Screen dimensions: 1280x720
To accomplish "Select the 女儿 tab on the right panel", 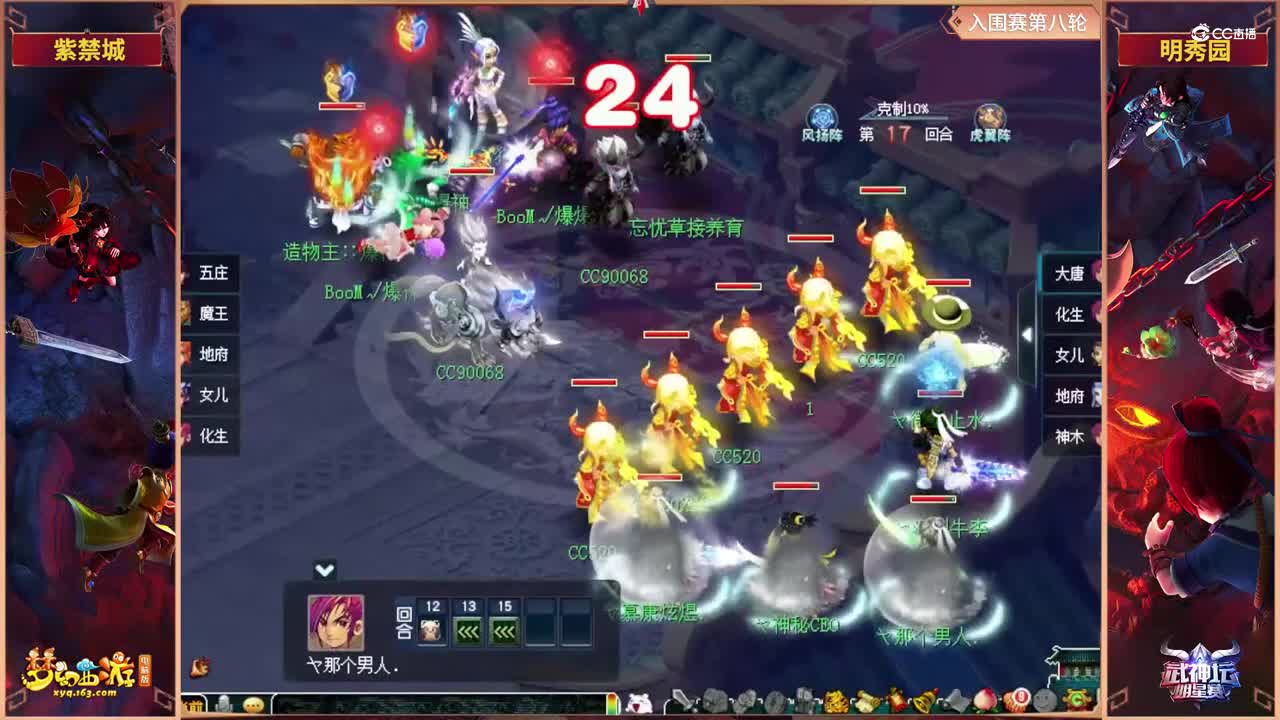I will [x=1068, y=356].
